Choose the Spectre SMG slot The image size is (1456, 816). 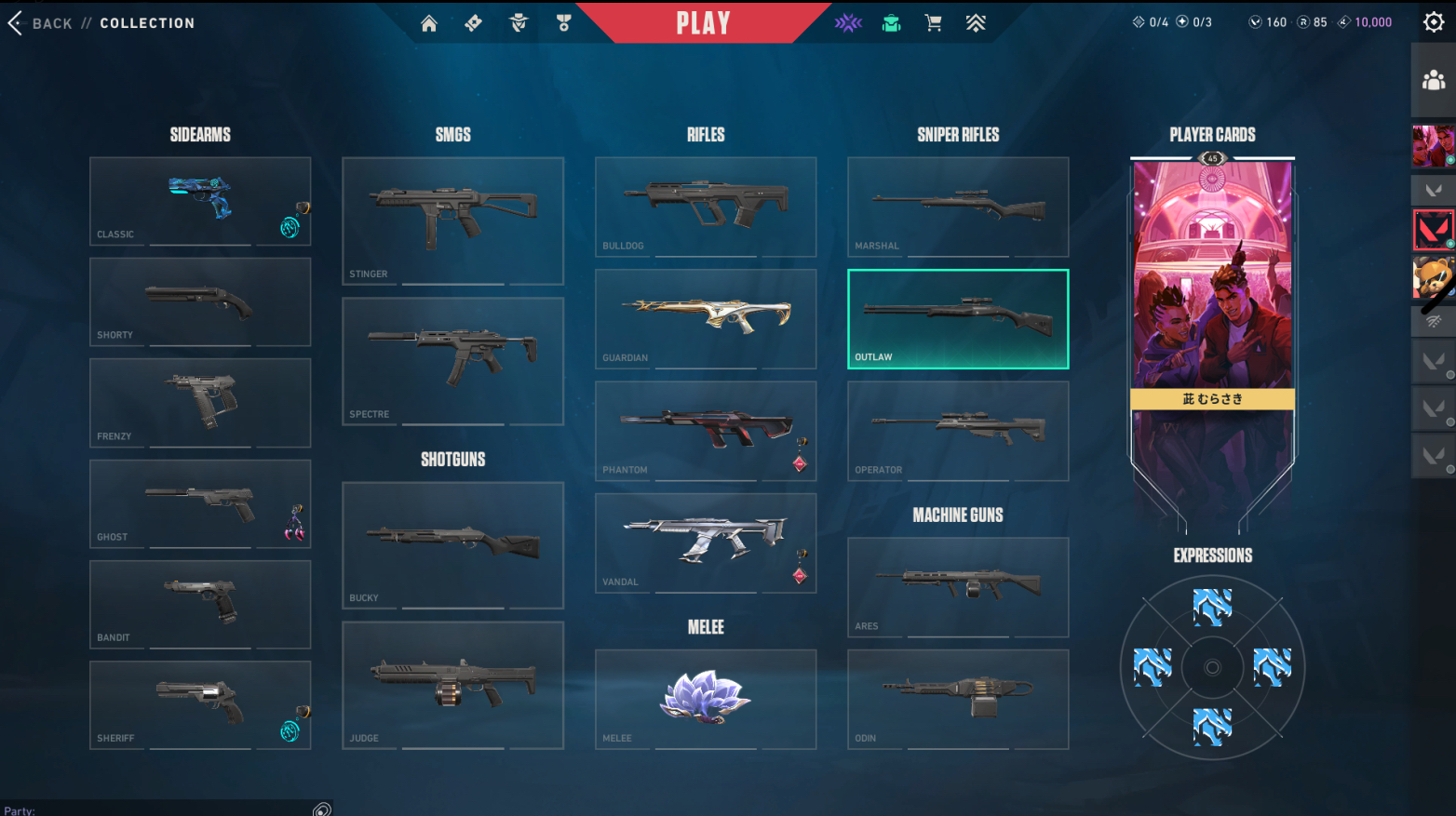point(452,361)
